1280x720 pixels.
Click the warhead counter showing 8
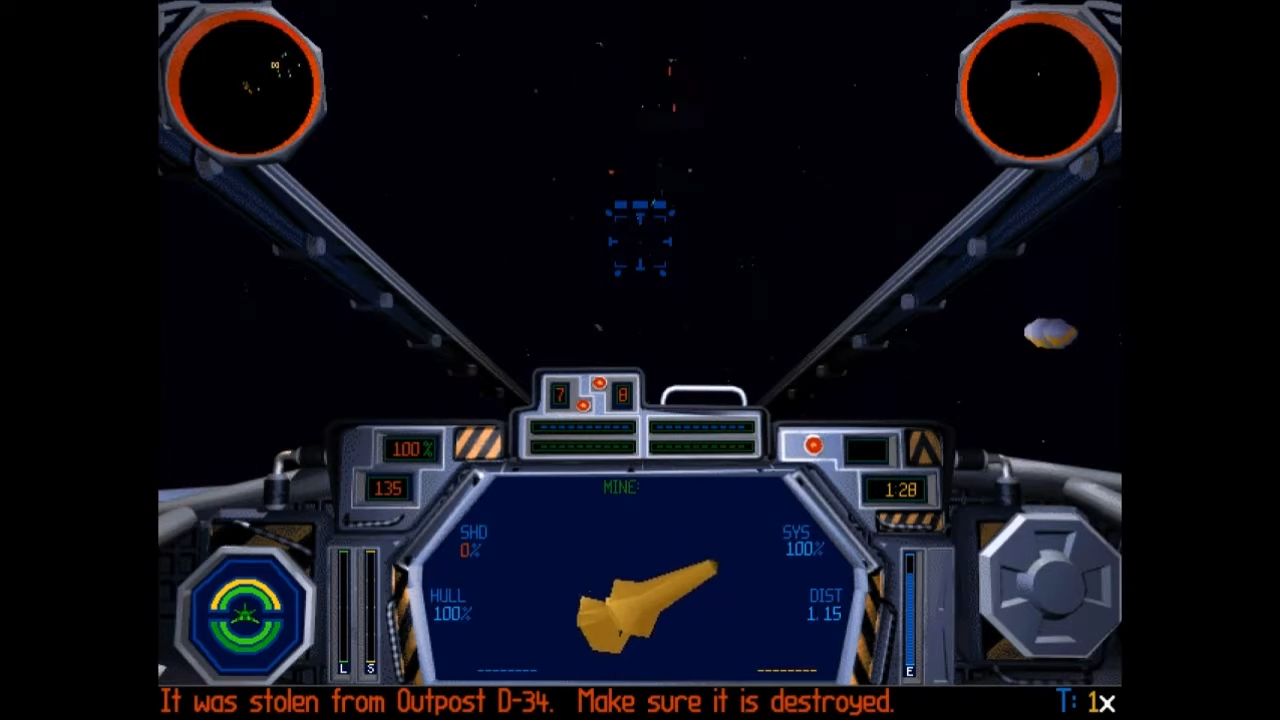tap(622, 395)
